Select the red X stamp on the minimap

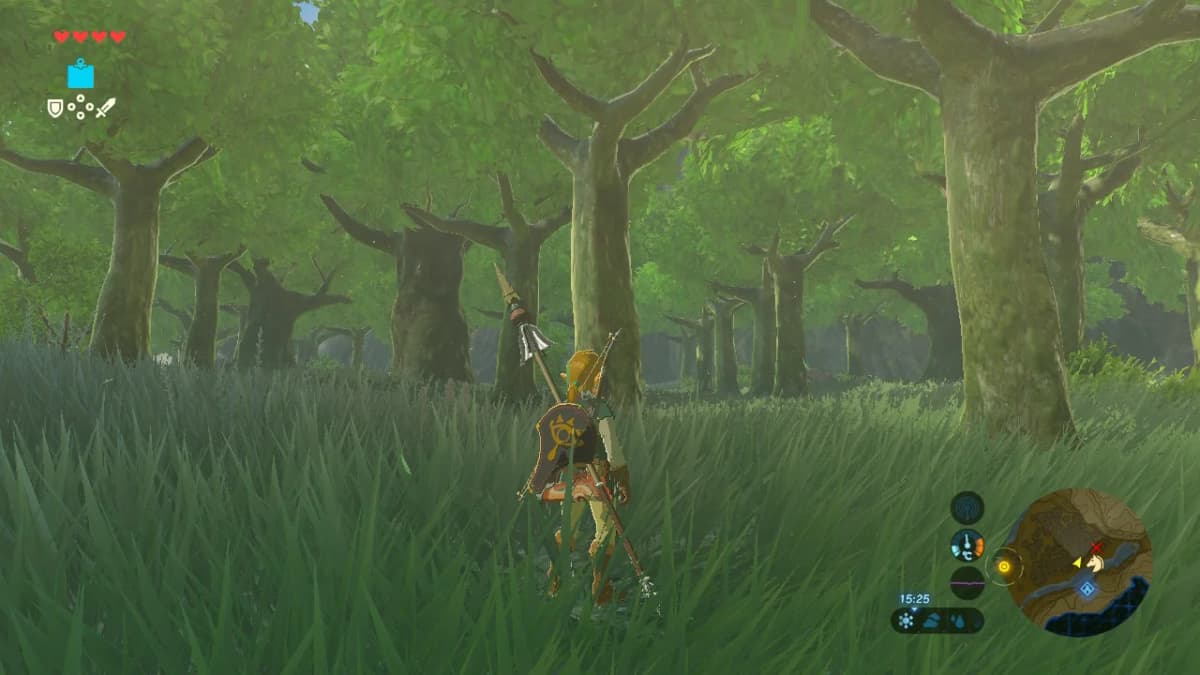1096,548
